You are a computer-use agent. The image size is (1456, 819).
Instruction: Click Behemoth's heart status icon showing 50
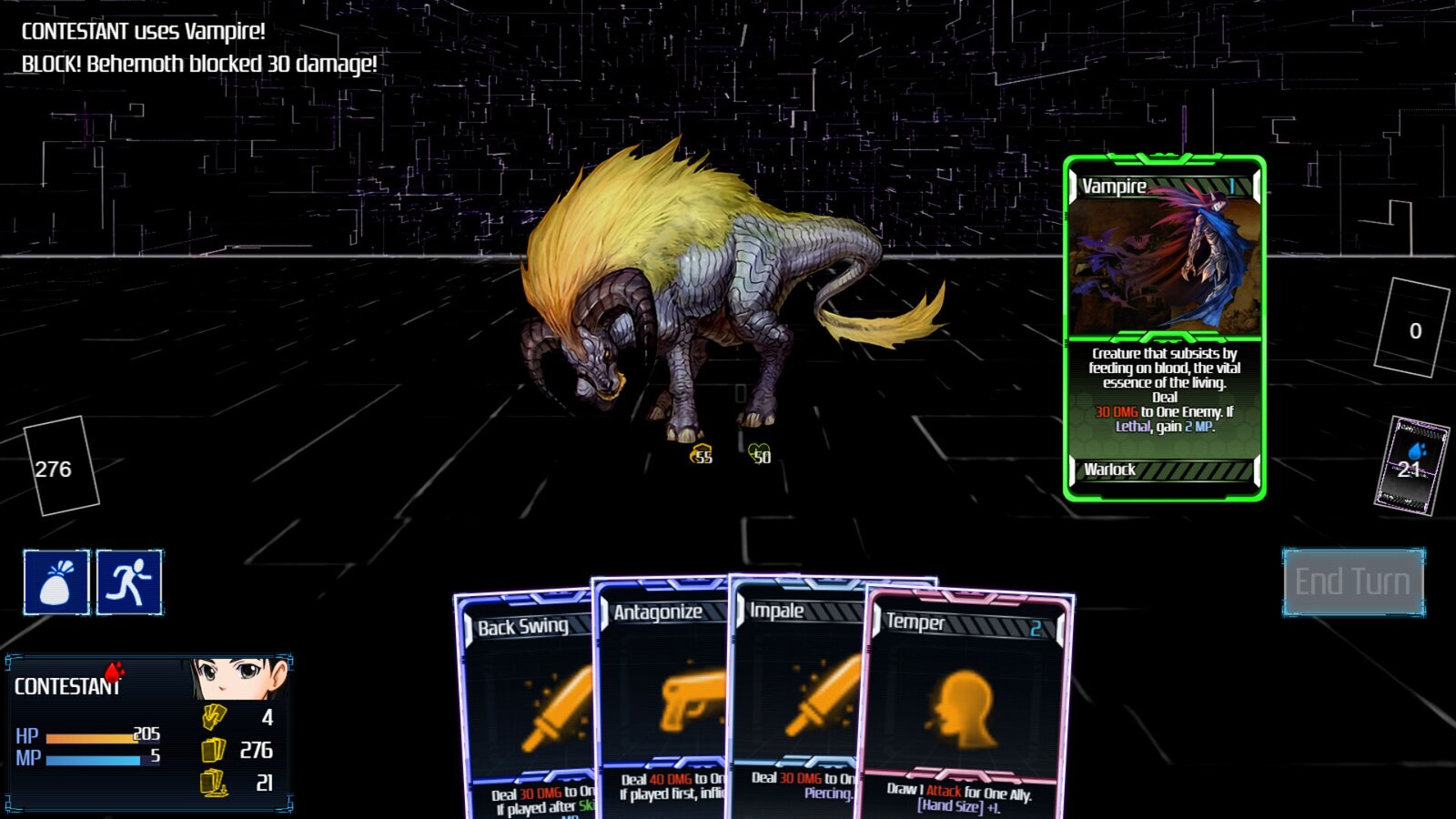point(758,453)
